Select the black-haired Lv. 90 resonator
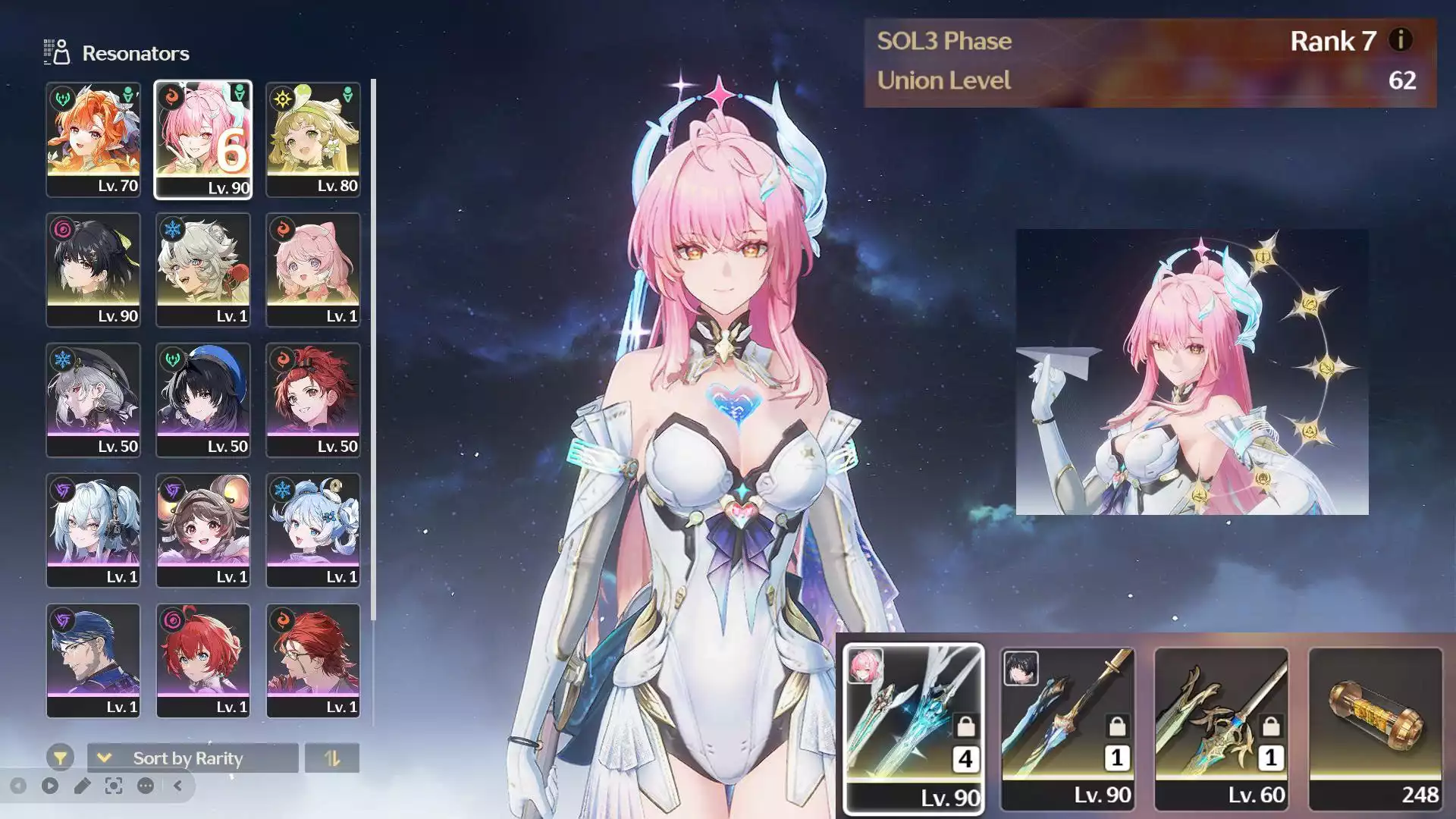This screenshot has height=819, width=1456. coord(93,270)
